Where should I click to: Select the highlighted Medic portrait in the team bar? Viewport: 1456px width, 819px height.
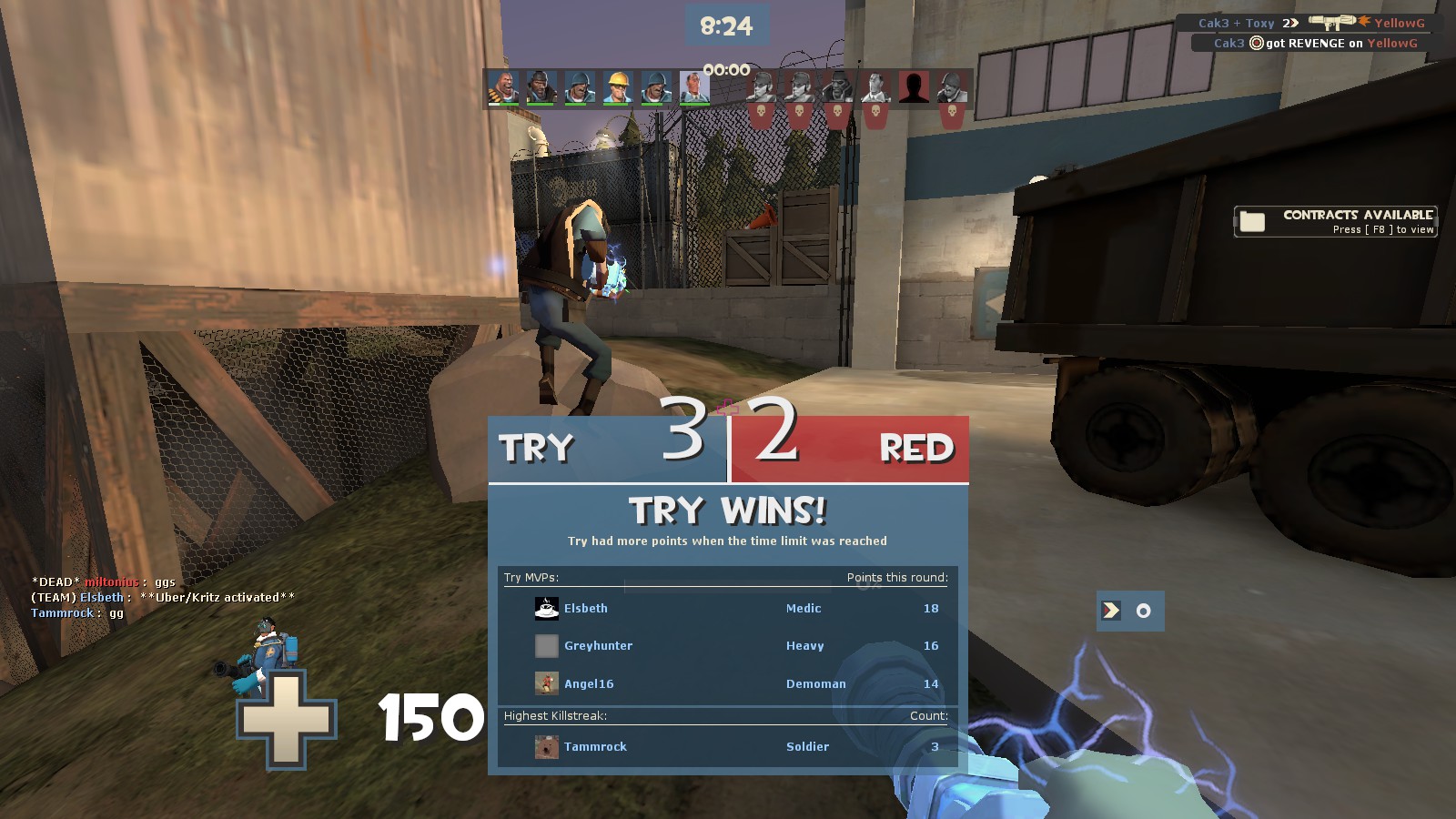pos(694,87)
